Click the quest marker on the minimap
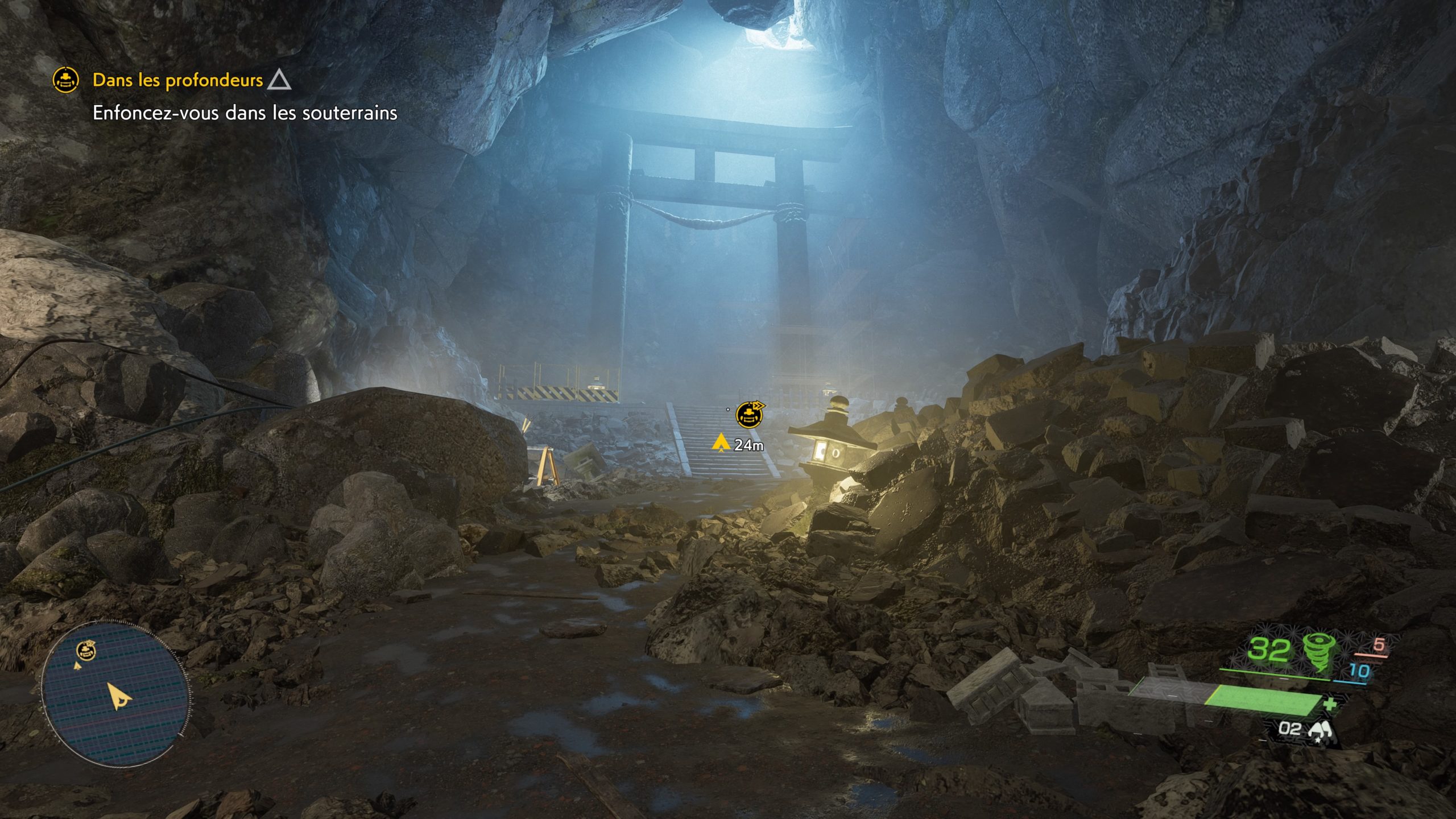Image resolution: width=1456 pixels, height=819 pixels. 86,650
